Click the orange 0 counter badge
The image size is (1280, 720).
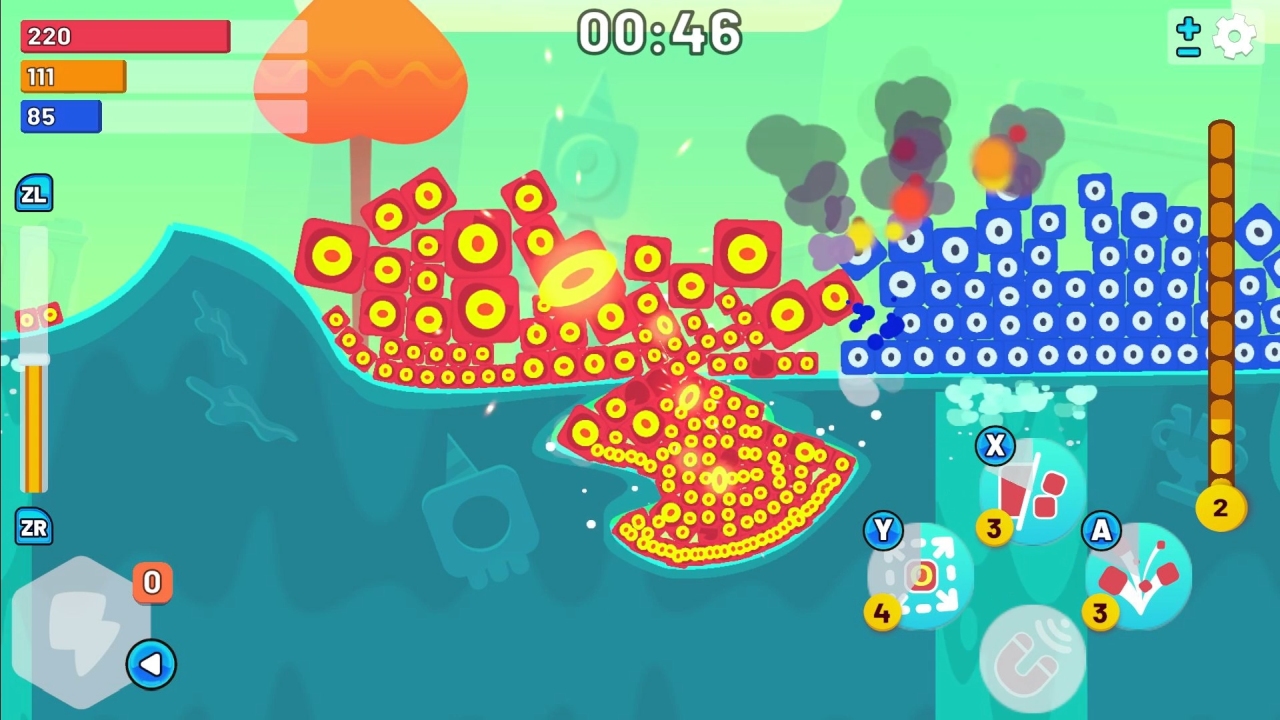click(x=152, y=583)
